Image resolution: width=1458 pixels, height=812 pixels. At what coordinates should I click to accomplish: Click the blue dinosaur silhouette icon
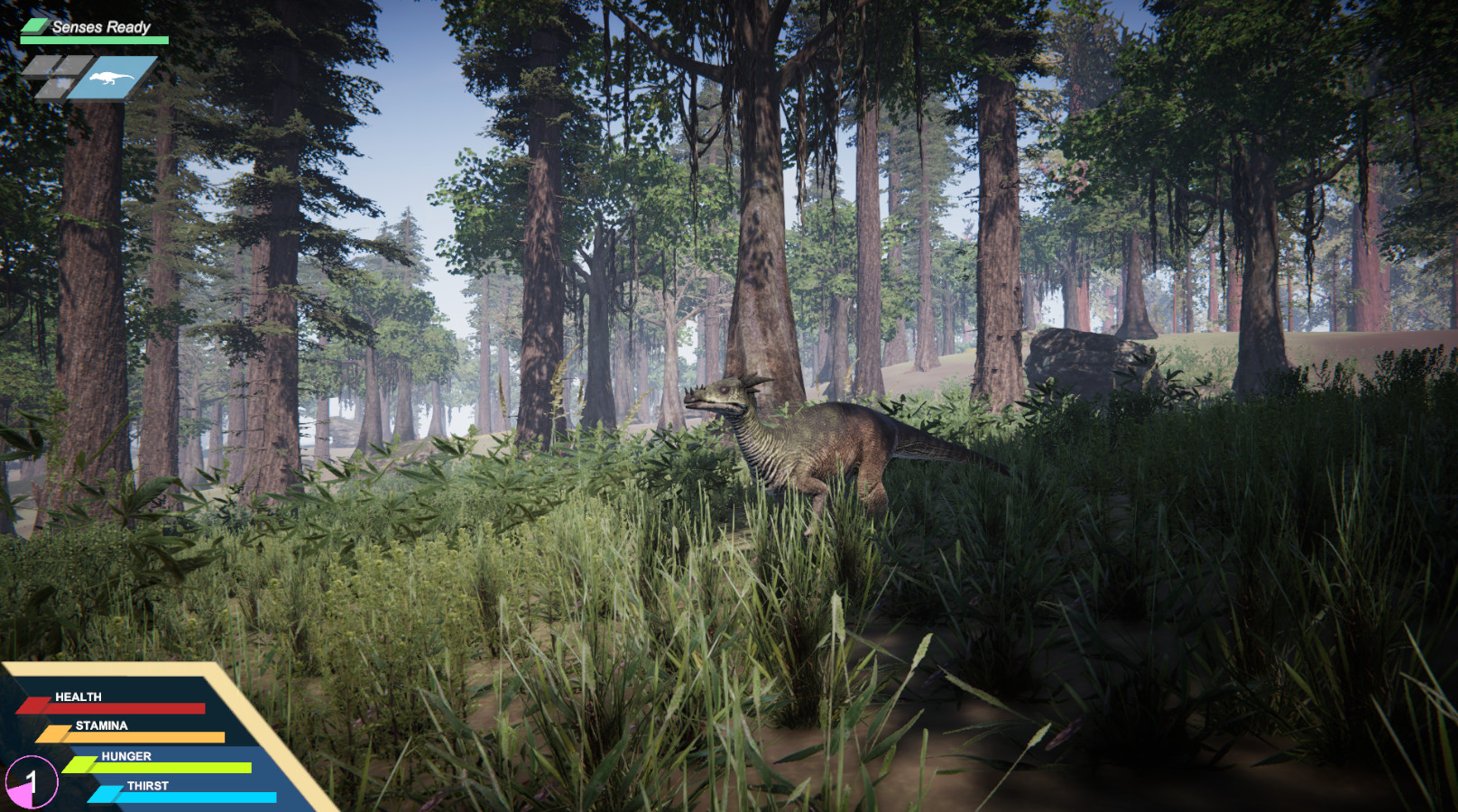point(113,78)
